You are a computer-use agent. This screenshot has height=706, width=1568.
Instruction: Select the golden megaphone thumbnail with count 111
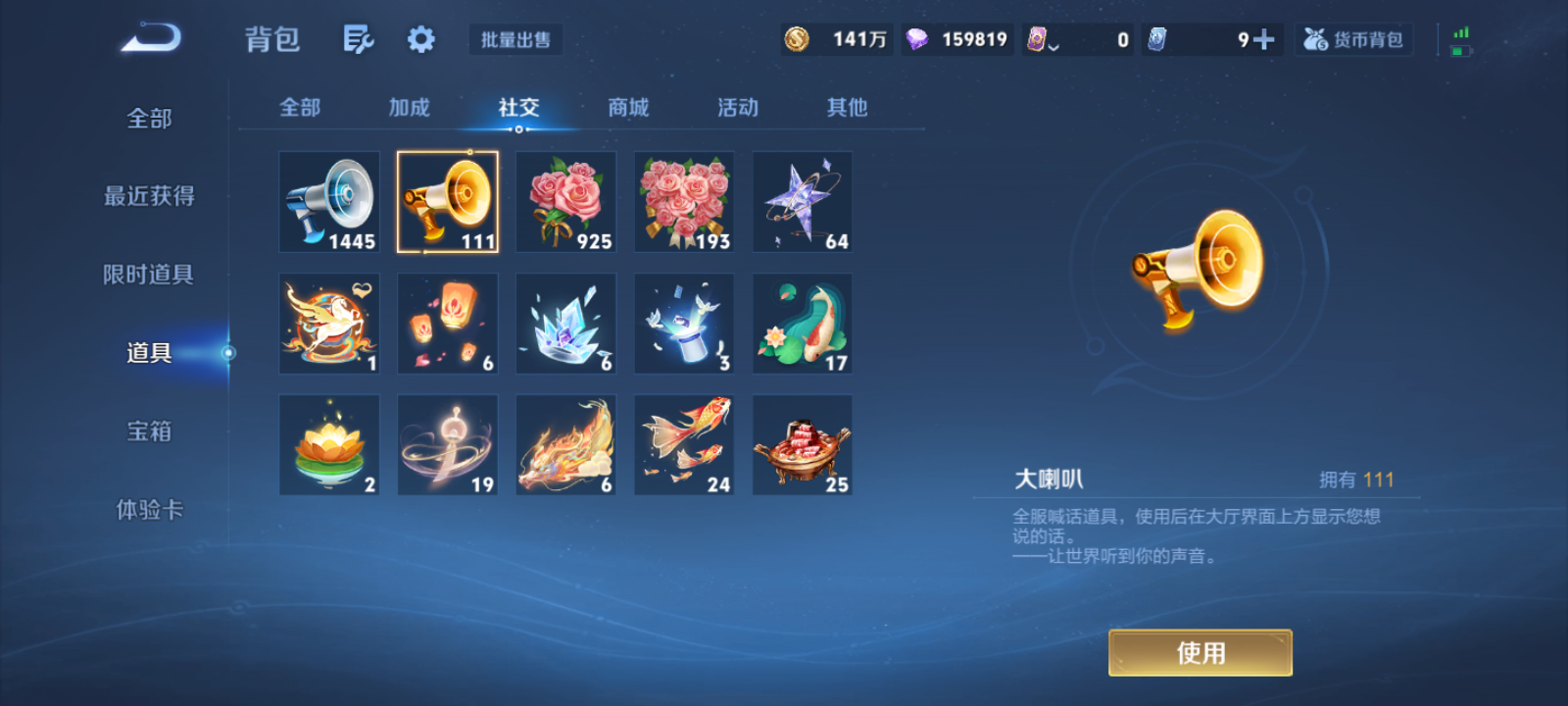tap(447, 201)
